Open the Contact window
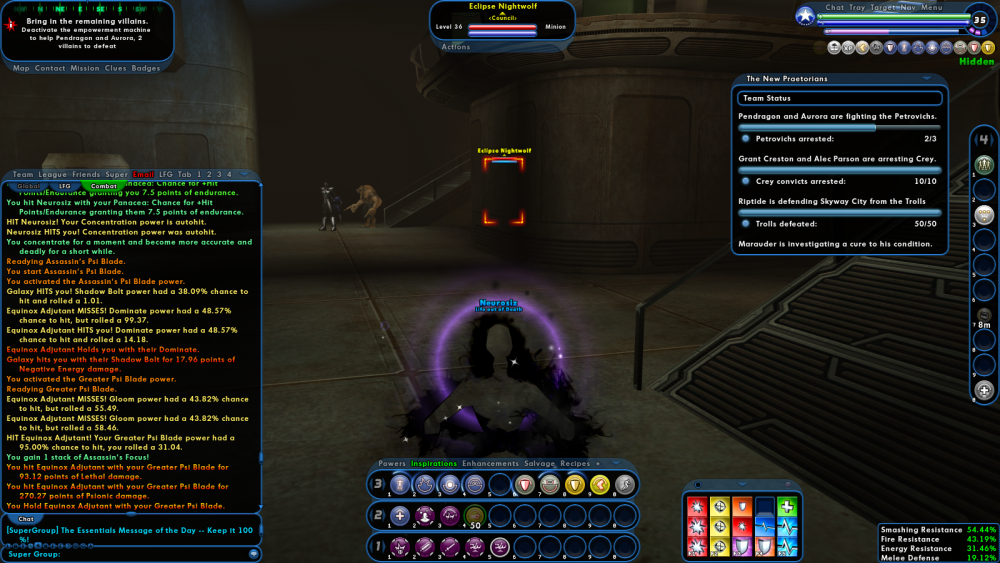Viewport: 1000px width, 563px height. point(50,68)
